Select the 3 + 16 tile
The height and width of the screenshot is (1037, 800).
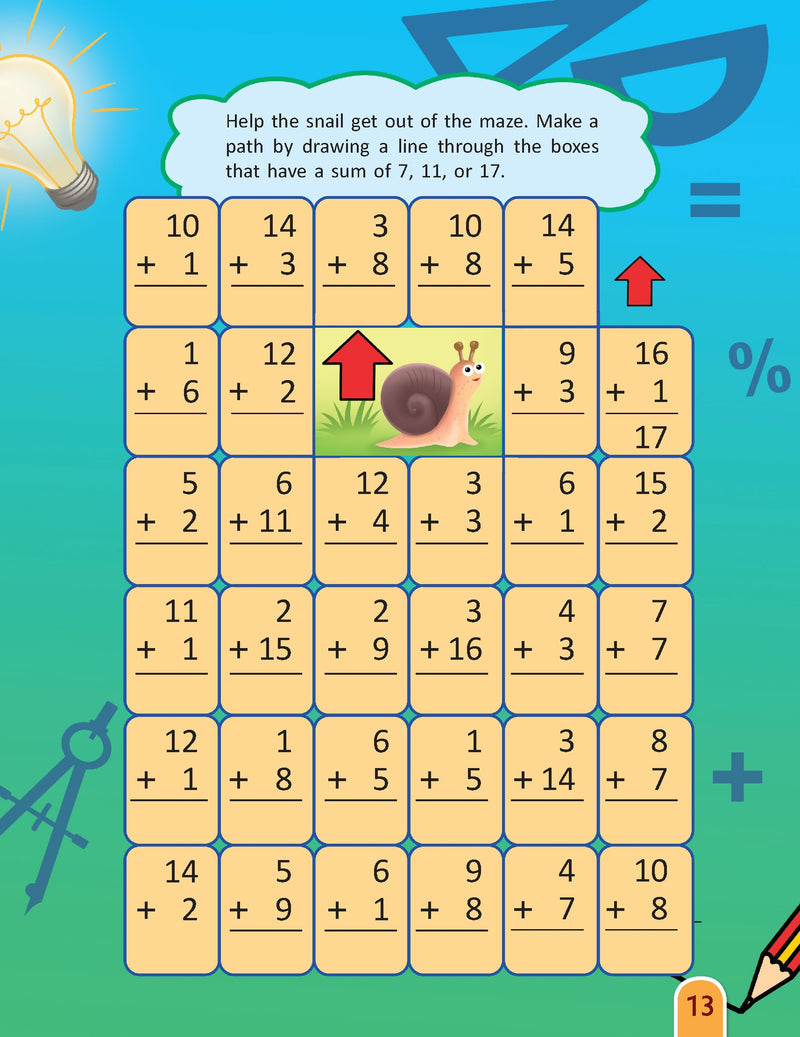click(456, 649)
